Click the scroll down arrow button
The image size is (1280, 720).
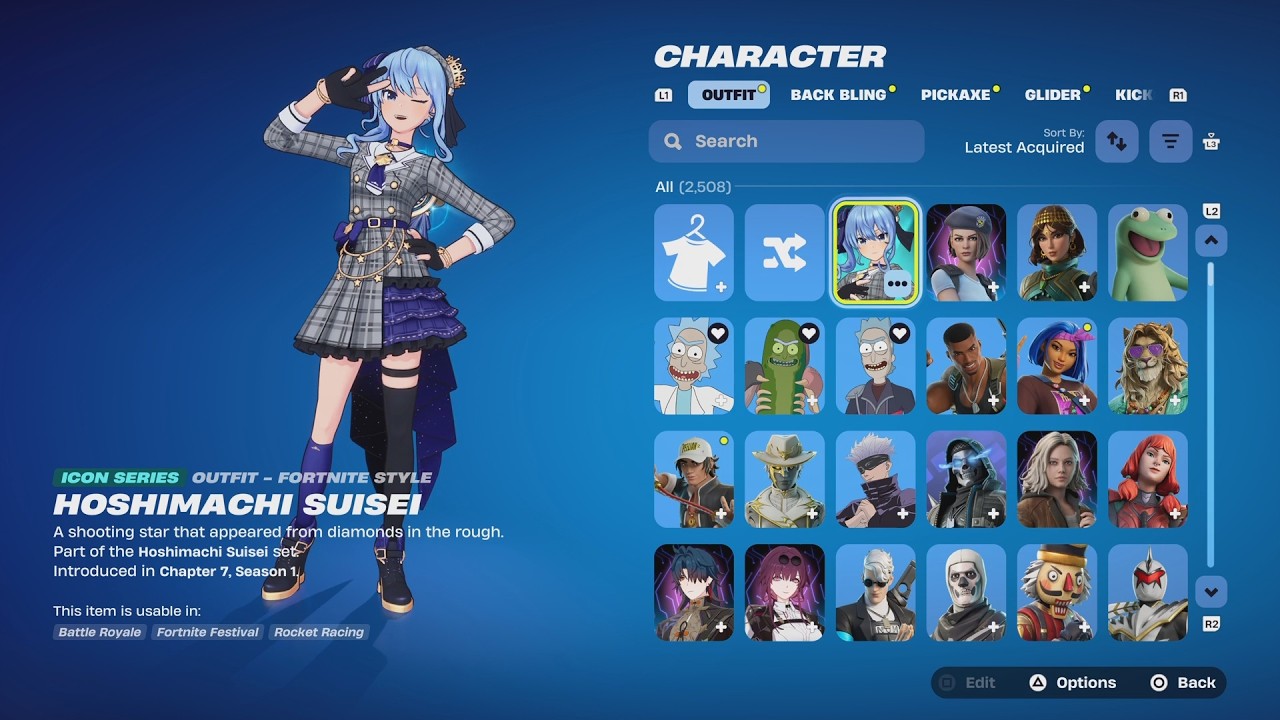(x=1211, y=592)
